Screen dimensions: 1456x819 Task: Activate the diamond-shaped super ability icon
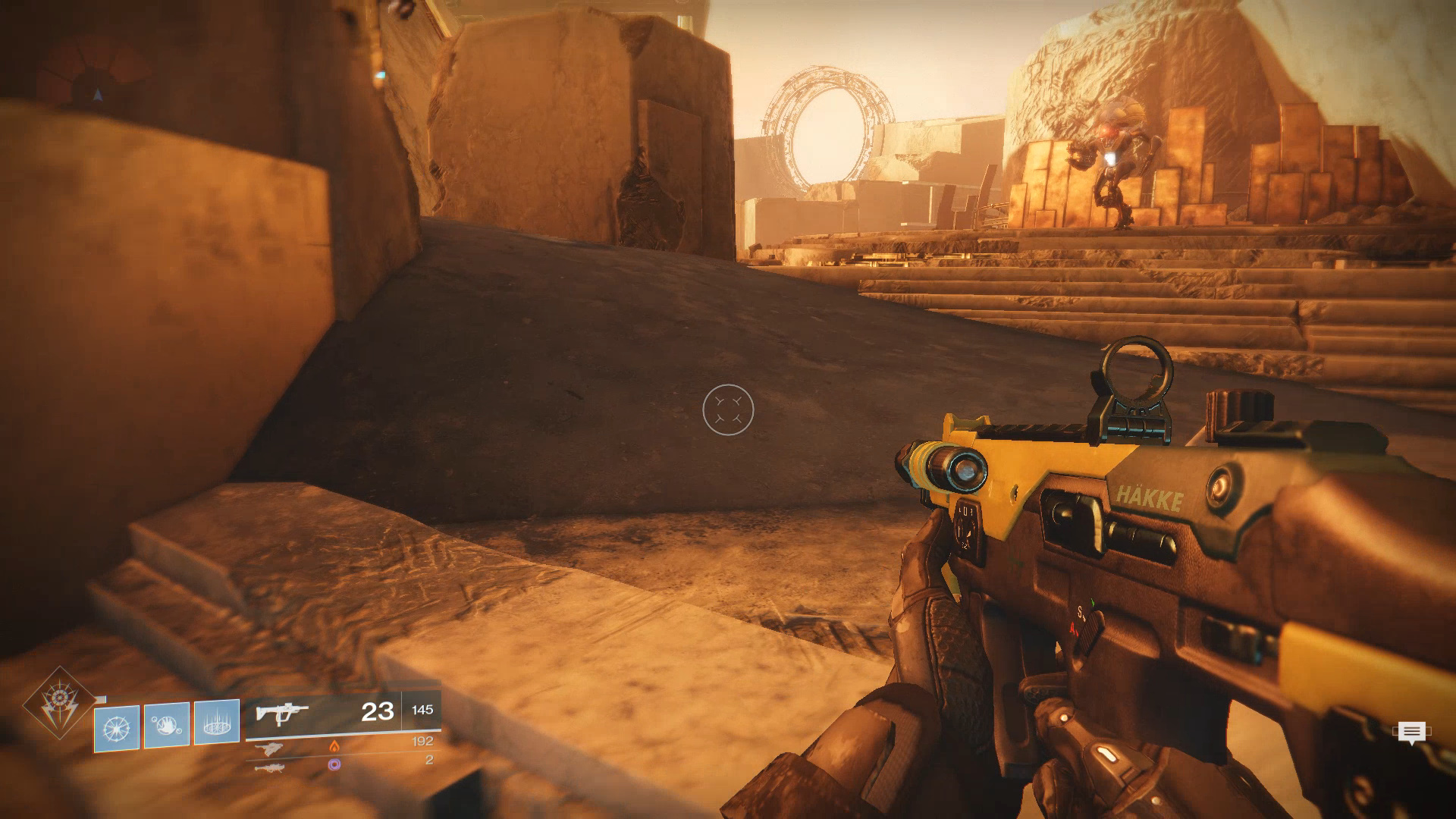click(x=59, y=704)
